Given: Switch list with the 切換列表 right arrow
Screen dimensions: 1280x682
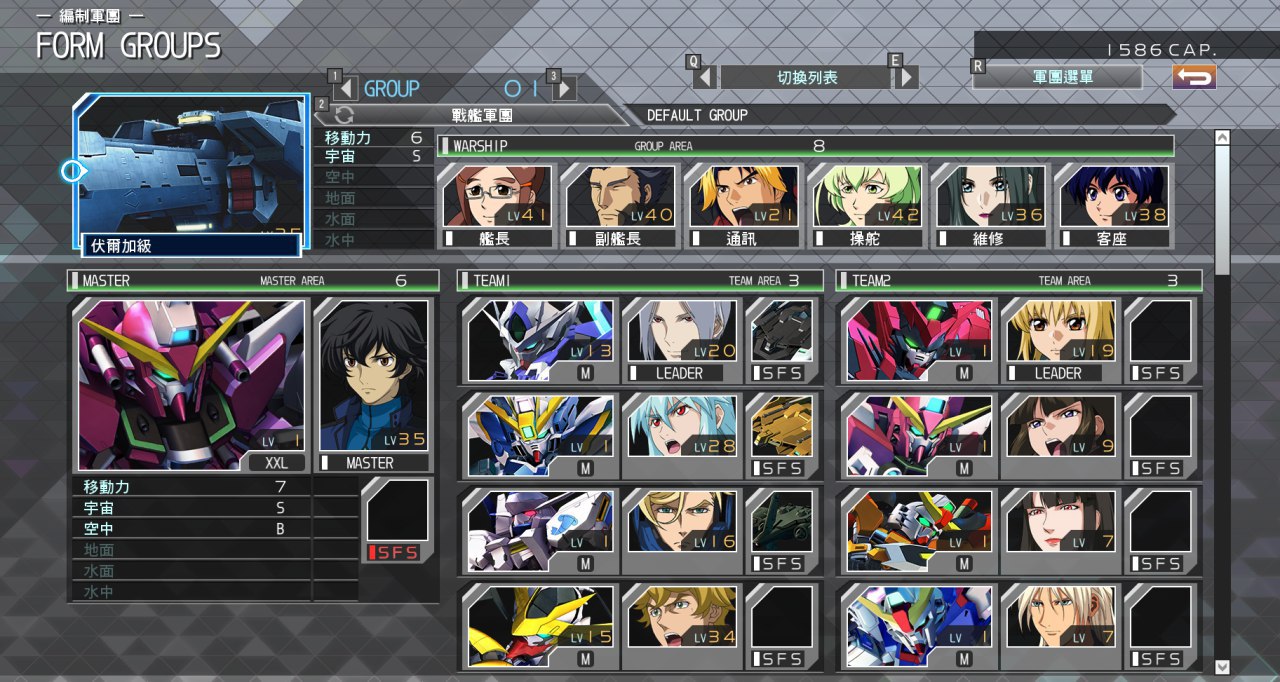Looking at the screenshot, I should point(906,77).
